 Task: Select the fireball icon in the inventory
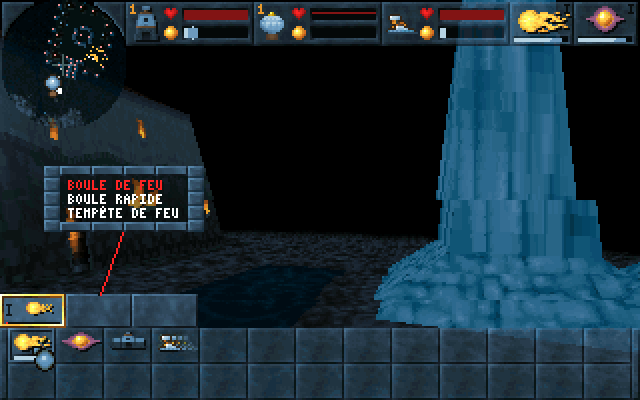pyautogui.click(x=30, y=344)
